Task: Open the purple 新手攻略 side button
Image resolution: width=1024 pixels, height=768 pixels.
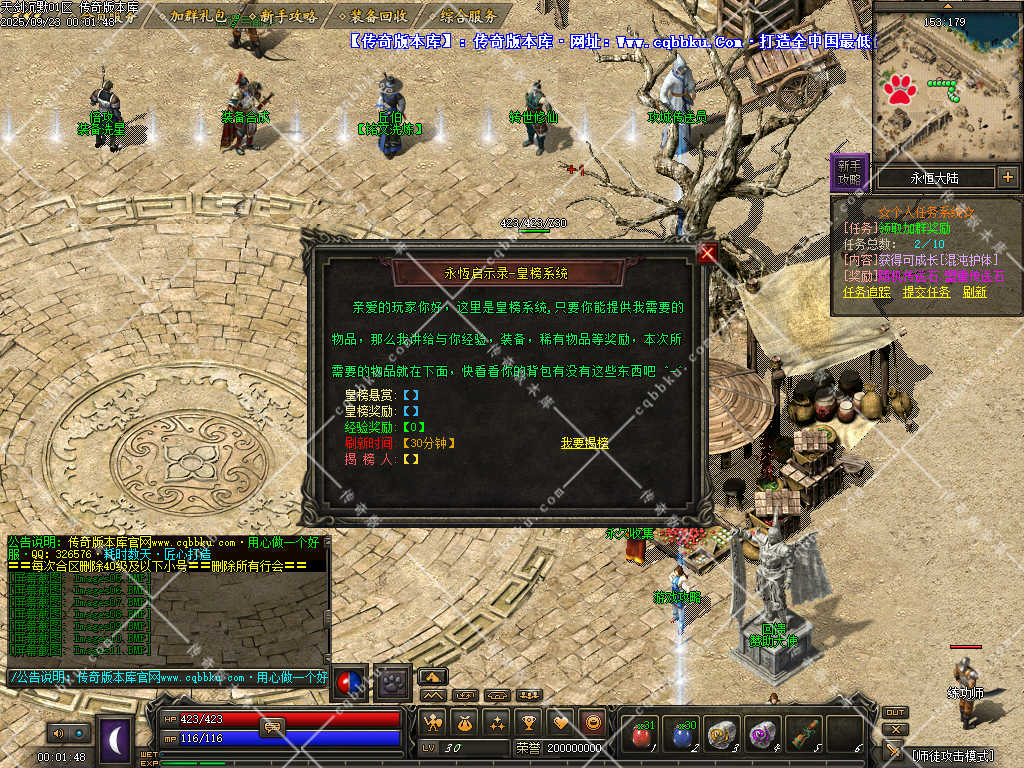Action: point(848,172)
